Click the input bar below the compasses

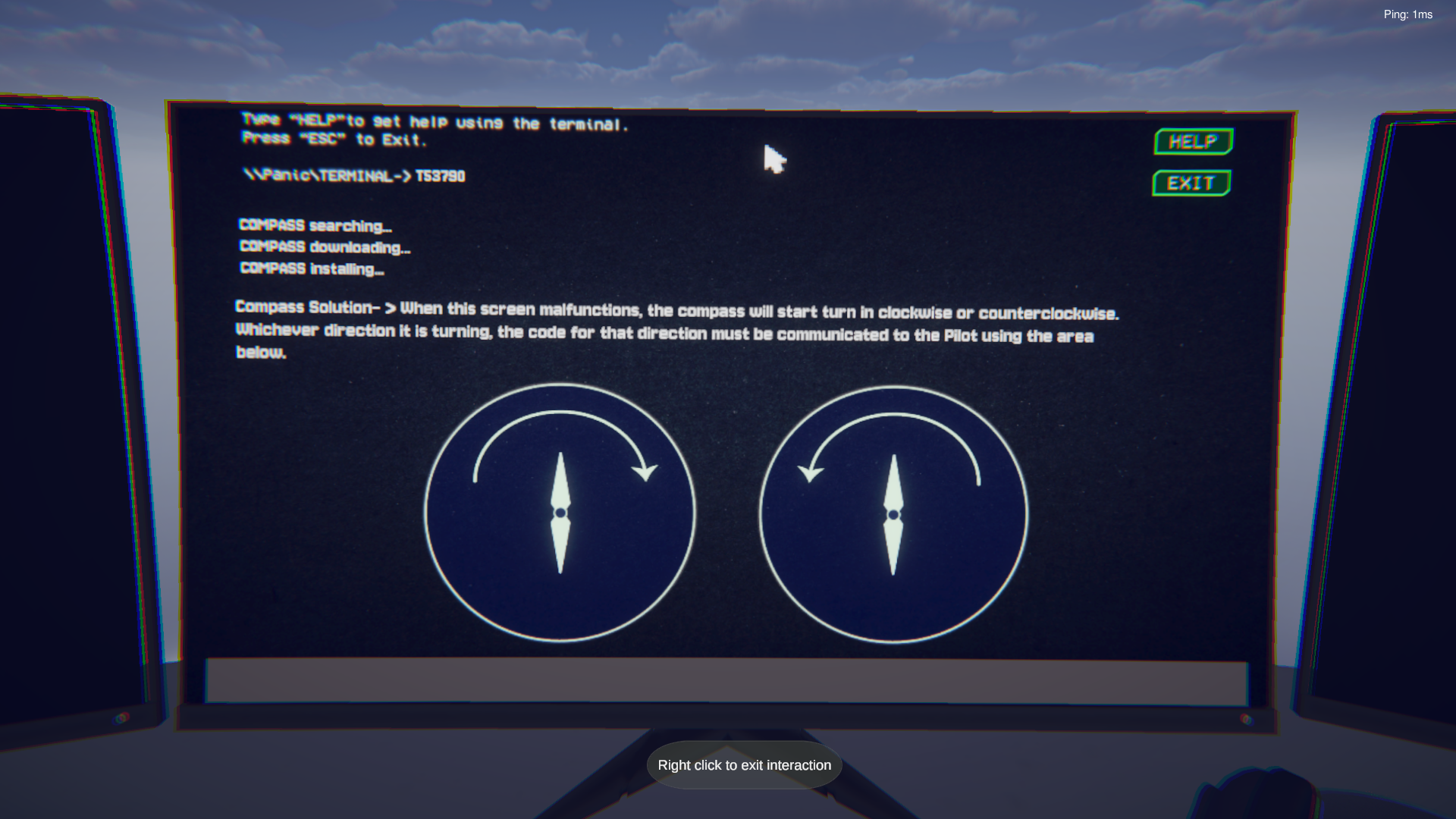[x=728, y=681]
